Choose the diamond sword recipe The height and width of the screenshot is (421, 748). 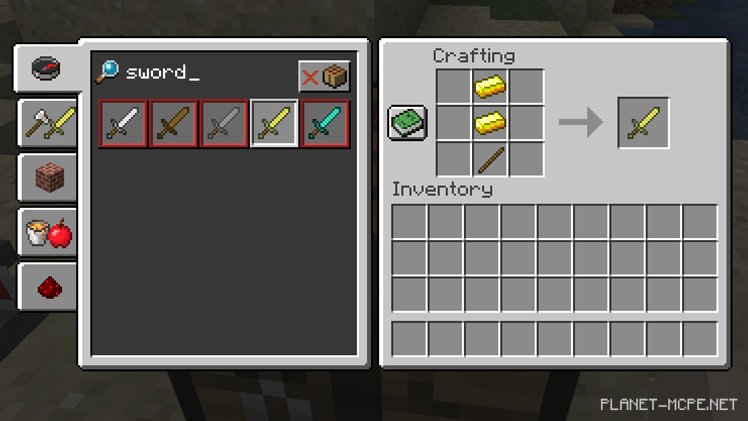(x=325, y=123)
